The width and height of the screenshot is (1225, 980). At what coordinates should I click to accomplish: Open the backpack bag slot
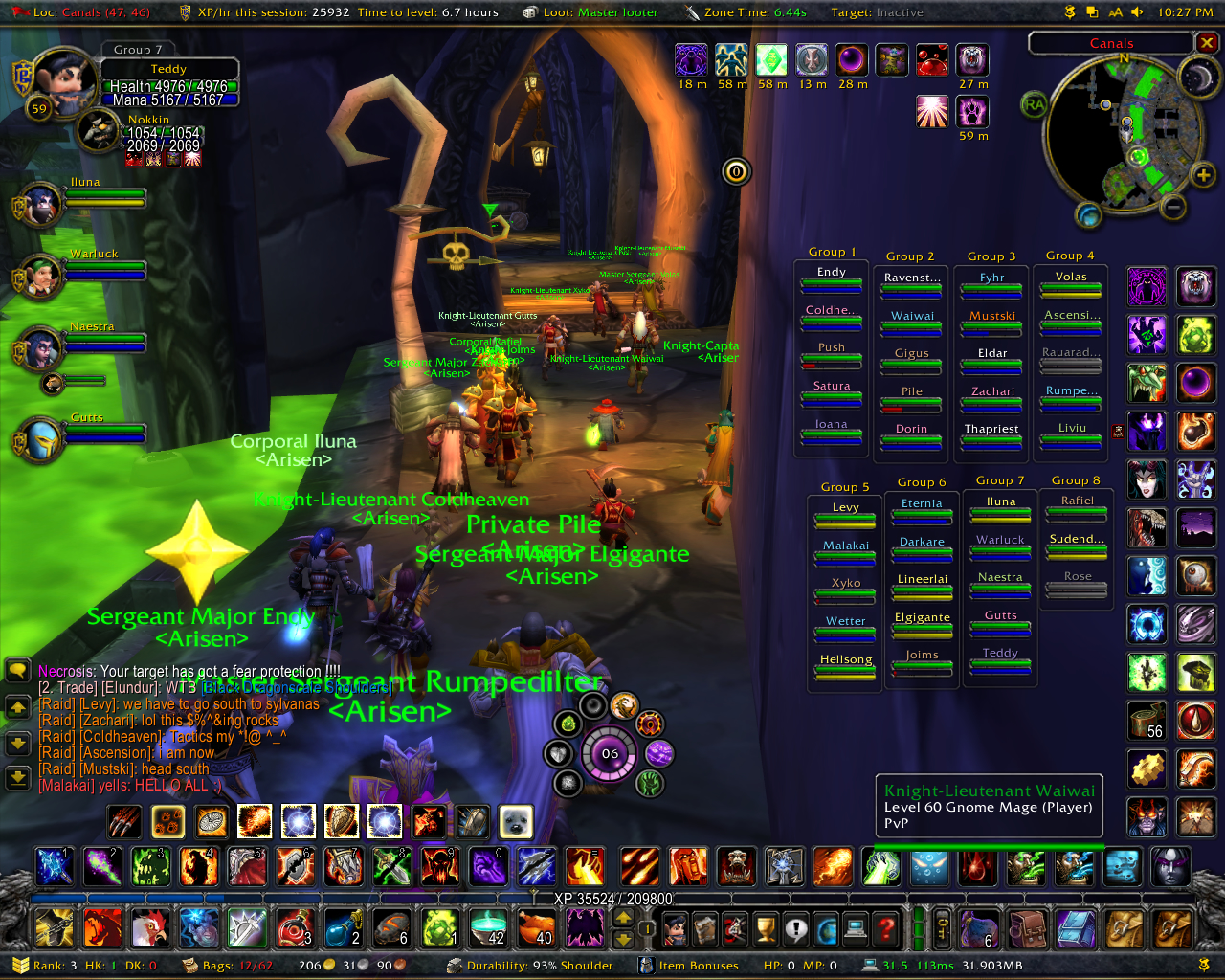1172,927
